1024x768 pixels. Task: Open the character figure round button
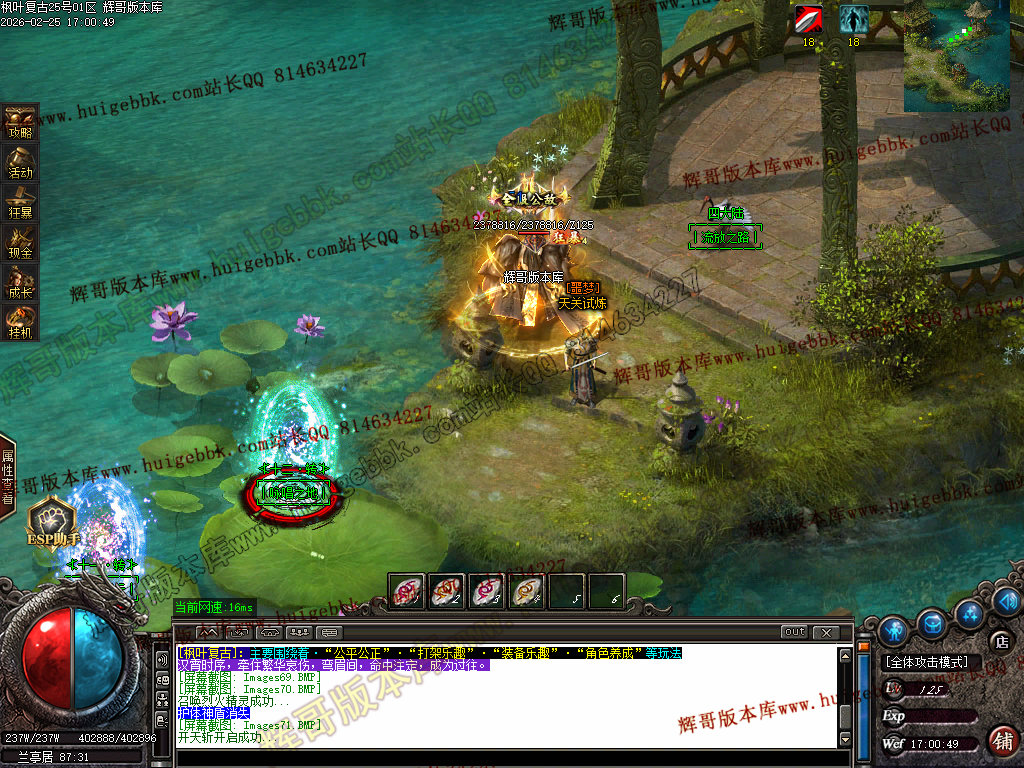pos(893,630)
